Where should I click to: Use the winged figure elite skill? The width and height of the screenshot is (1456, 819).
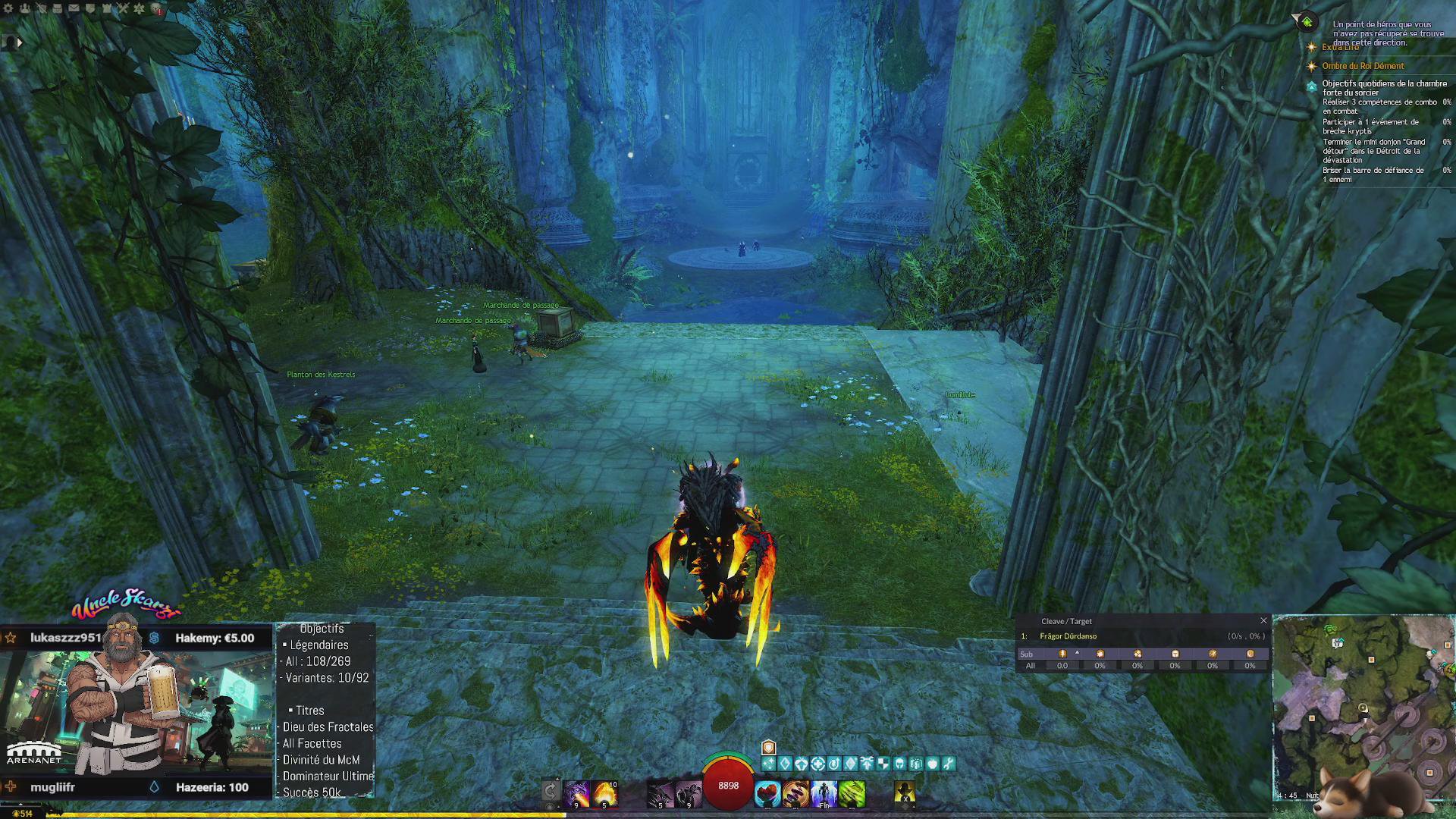tap(824, 794)
